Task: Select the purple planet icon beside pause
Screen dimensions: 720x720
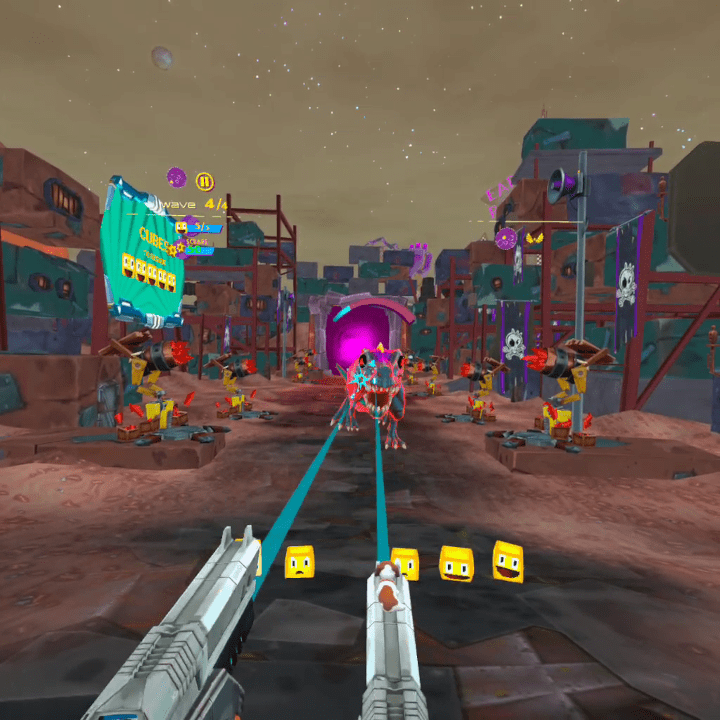Action: coord(177,178)
